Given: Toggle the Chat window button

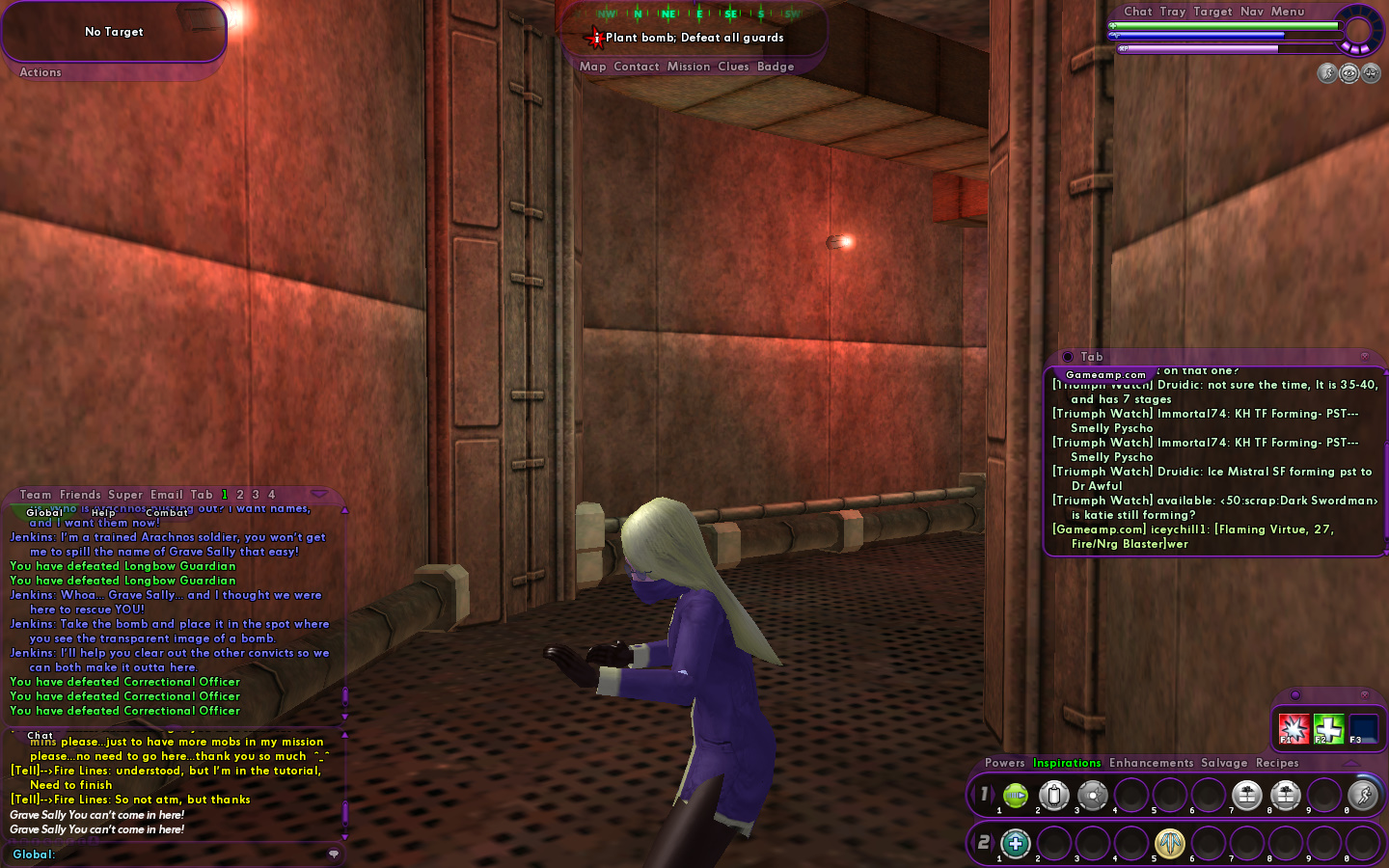Looking at the screenshot, I should [x=1137, y=12].
